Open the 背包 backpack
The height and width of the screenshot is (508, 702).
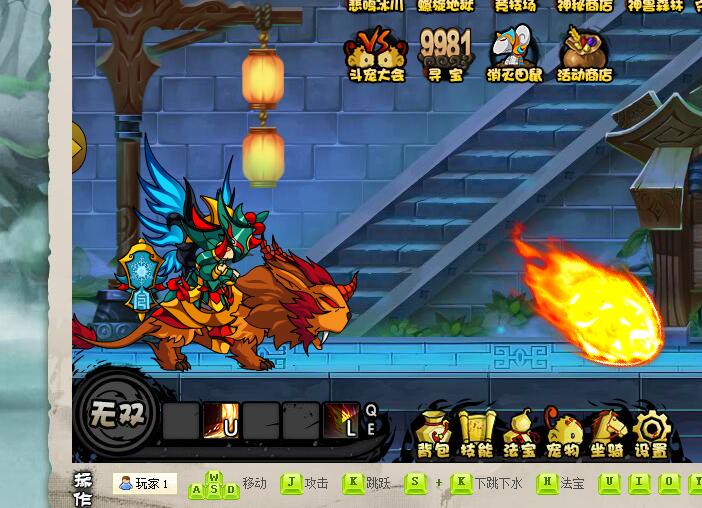[x=433, y=434]
